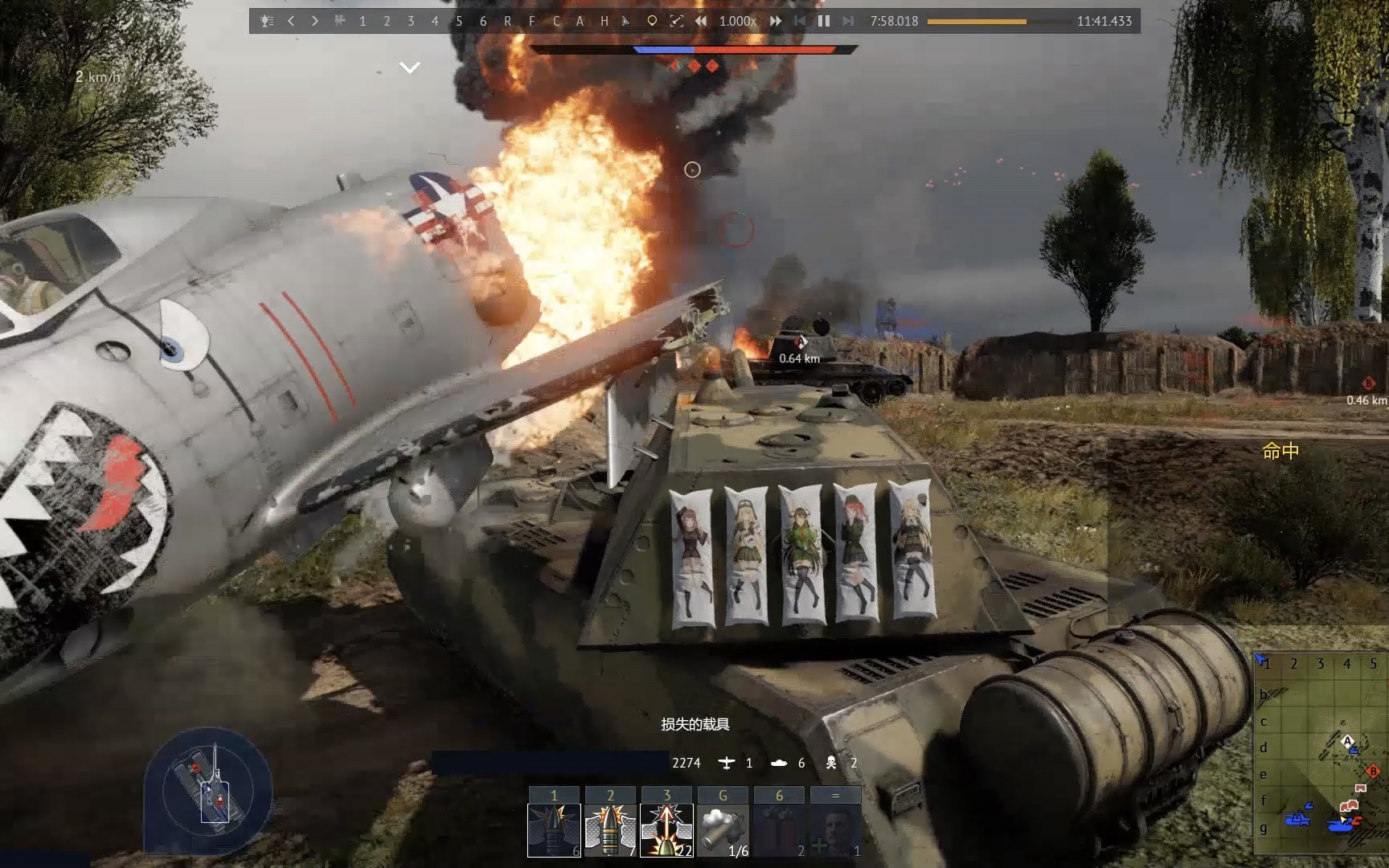Select the first shell type slot
Viewport: 1389px width, 868px height.
(x=554, y=829)
